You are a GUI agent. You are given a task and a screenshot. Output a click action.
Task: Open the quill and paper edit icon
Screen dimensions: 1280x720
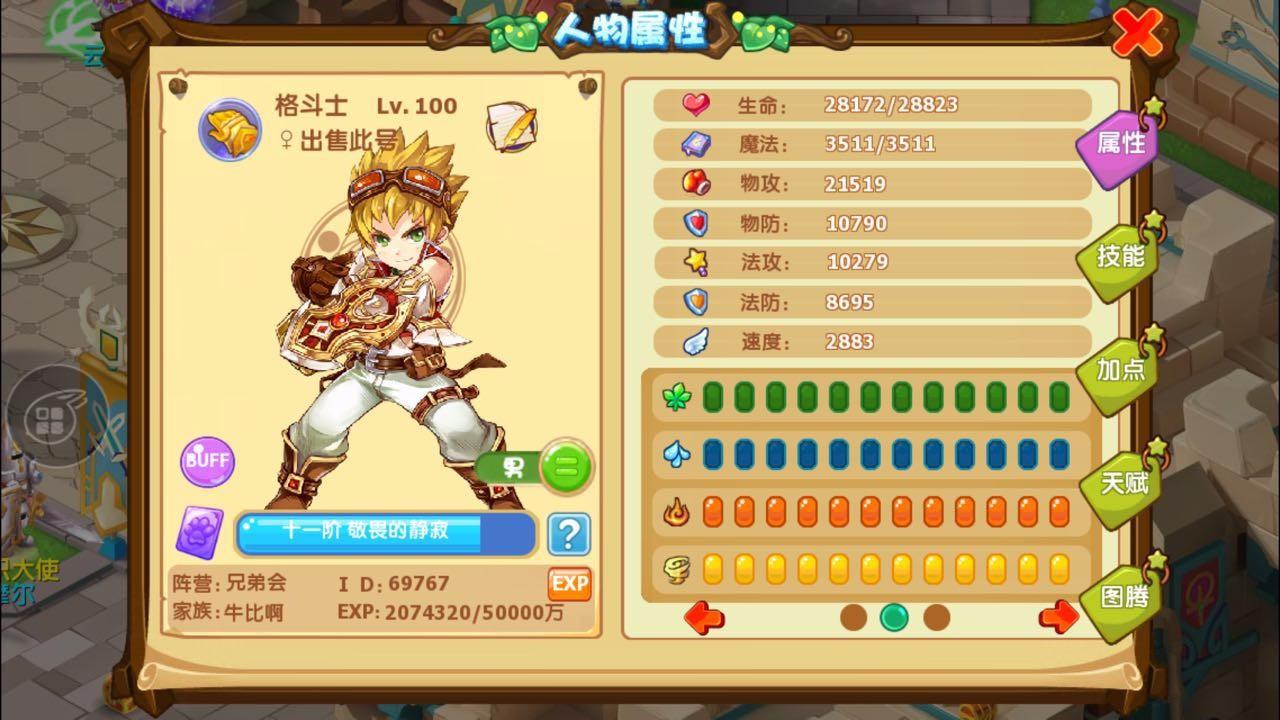pyautogui.click(x=511, y=126)
